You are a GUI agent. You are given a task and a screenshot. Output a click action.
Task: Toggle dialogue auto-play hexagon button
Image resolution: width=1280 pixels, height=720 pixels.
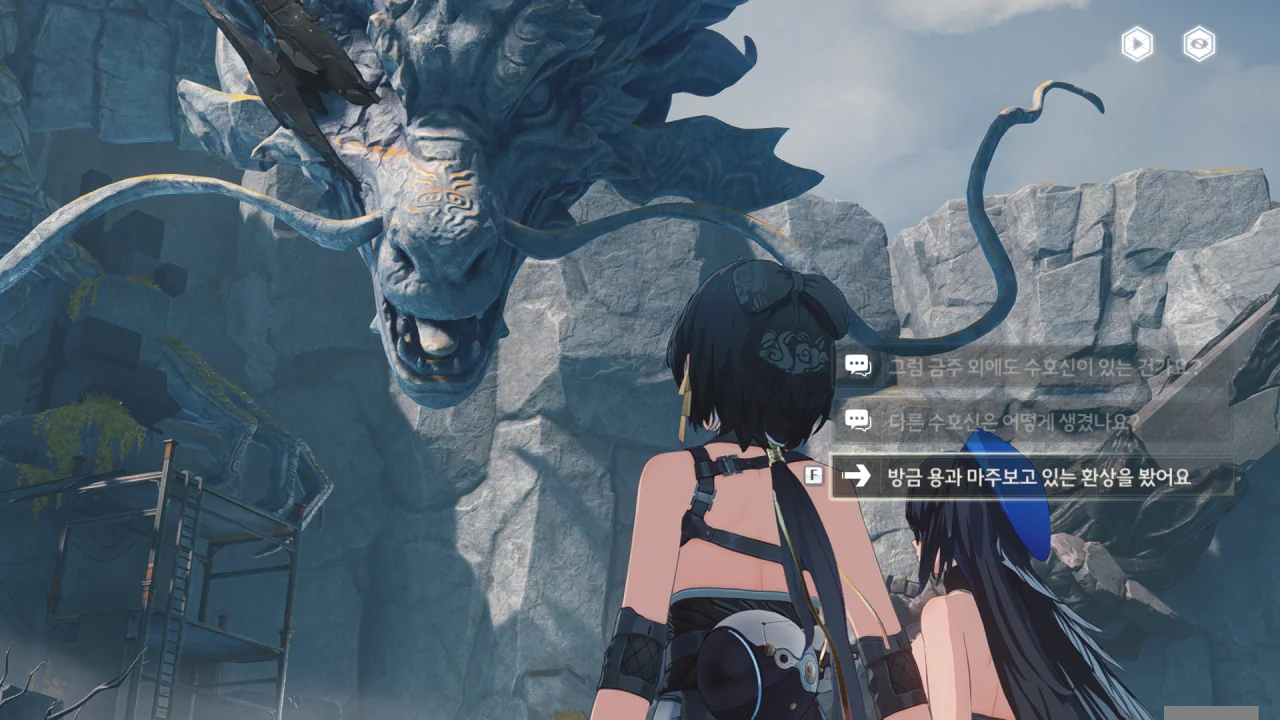coord(1137,44)
